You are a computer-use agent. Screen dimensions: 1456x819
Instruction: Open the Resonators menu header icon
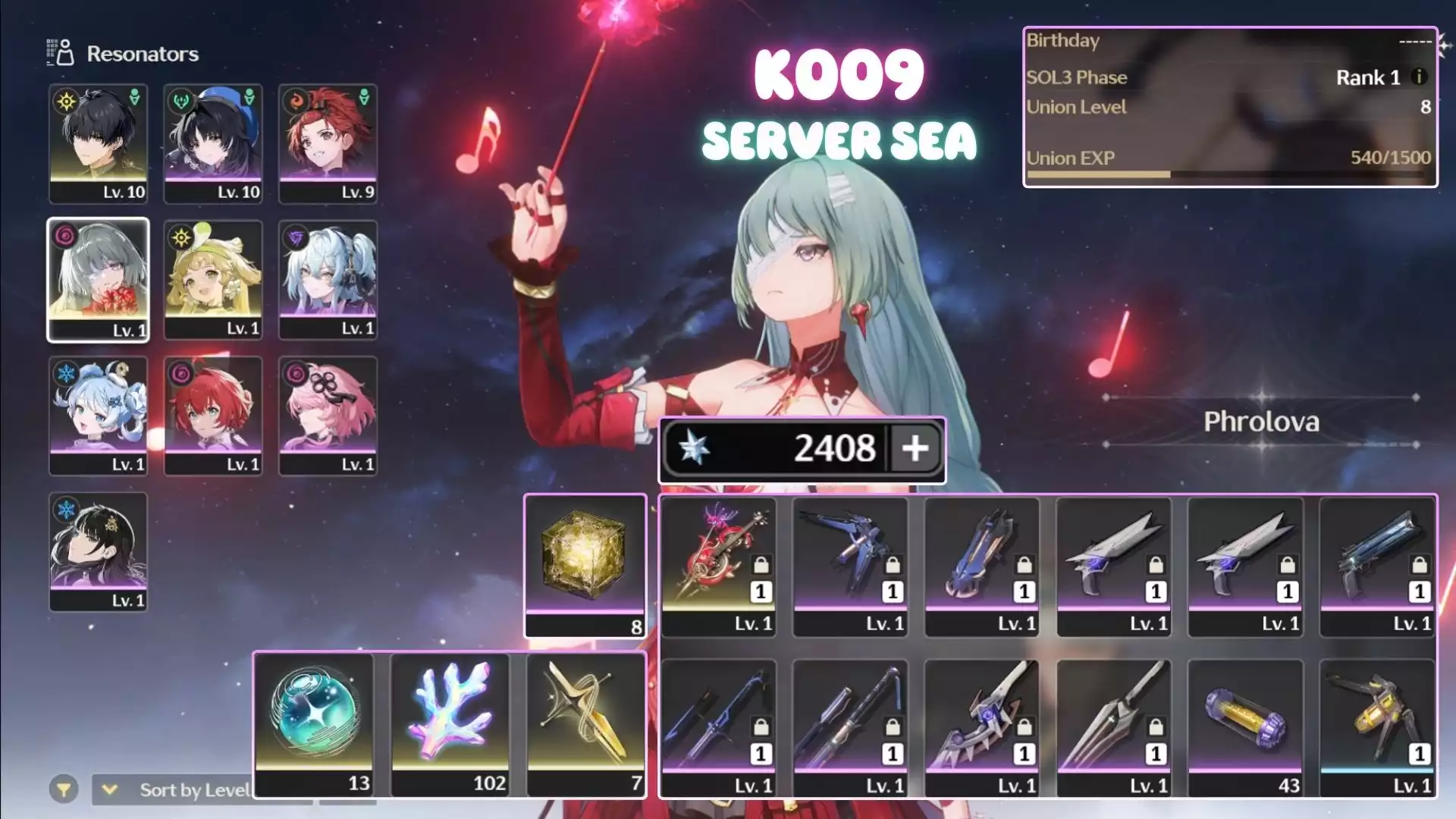[61, 53]
